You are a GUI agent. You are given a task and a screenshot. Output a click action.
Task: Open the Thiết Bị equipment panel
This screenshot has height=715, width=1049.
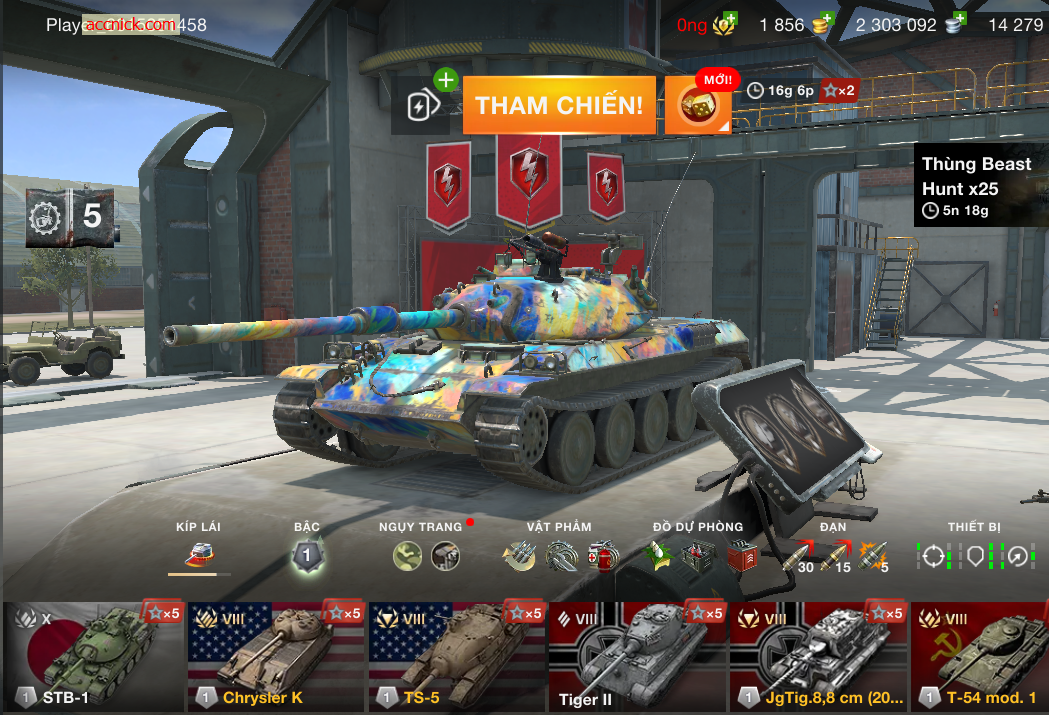pos(974,555)
